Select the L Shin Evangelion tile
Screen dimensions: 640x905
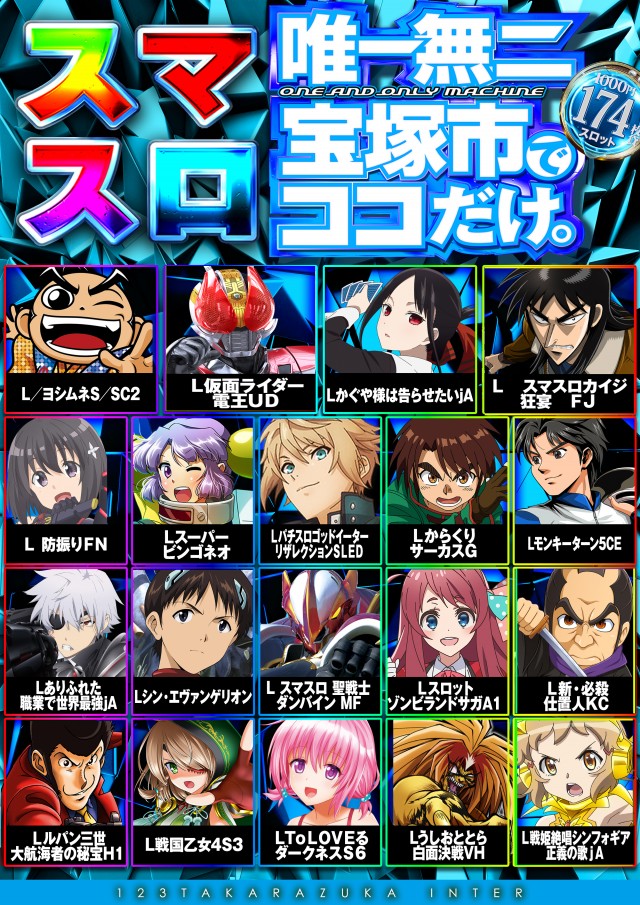pyautogui.click(x=194, y=641)
